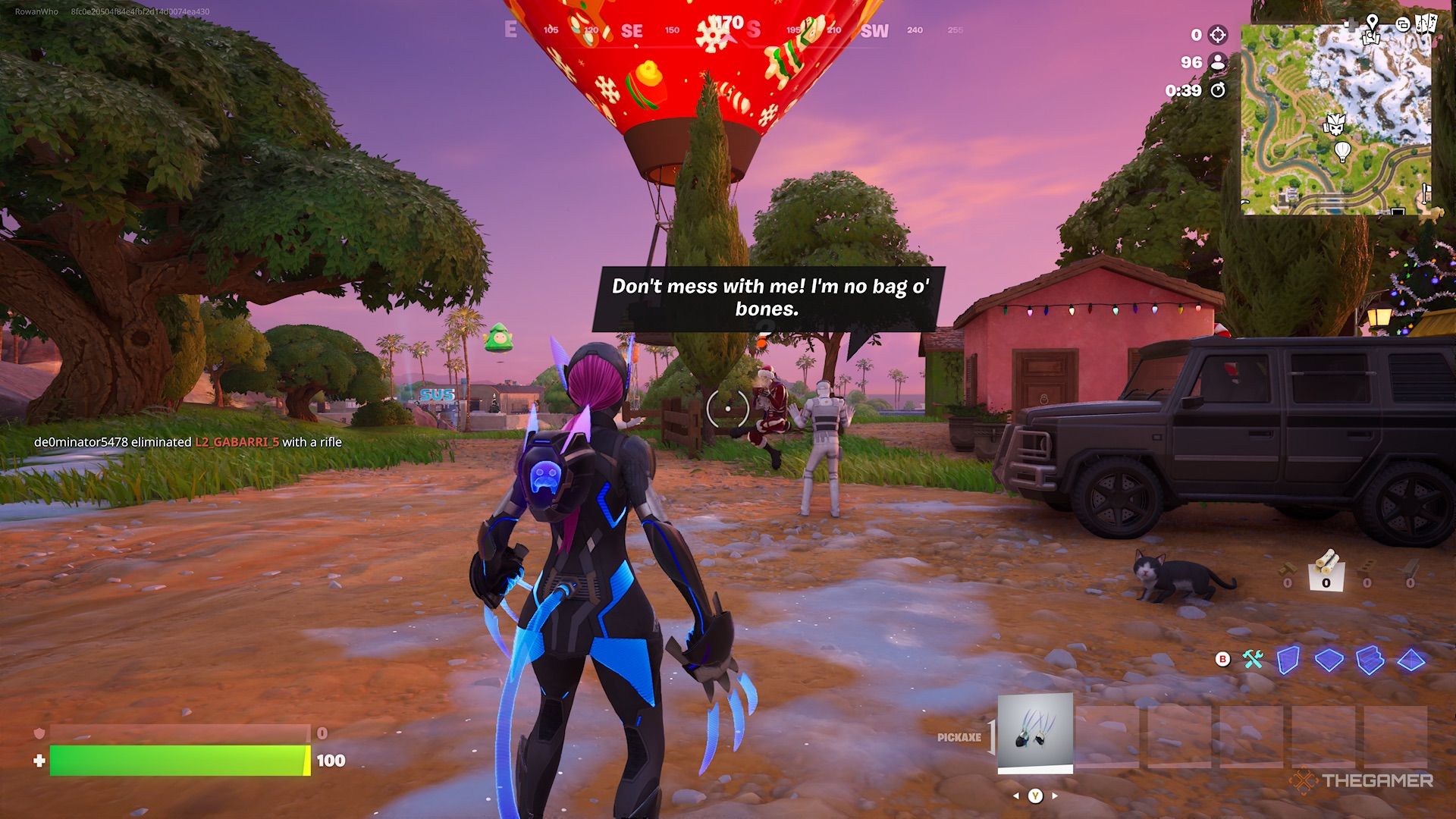The width and height of the screenshot is (1456, 819).
Task: Select the stairs build piece icon
Action: (1370, 660)
